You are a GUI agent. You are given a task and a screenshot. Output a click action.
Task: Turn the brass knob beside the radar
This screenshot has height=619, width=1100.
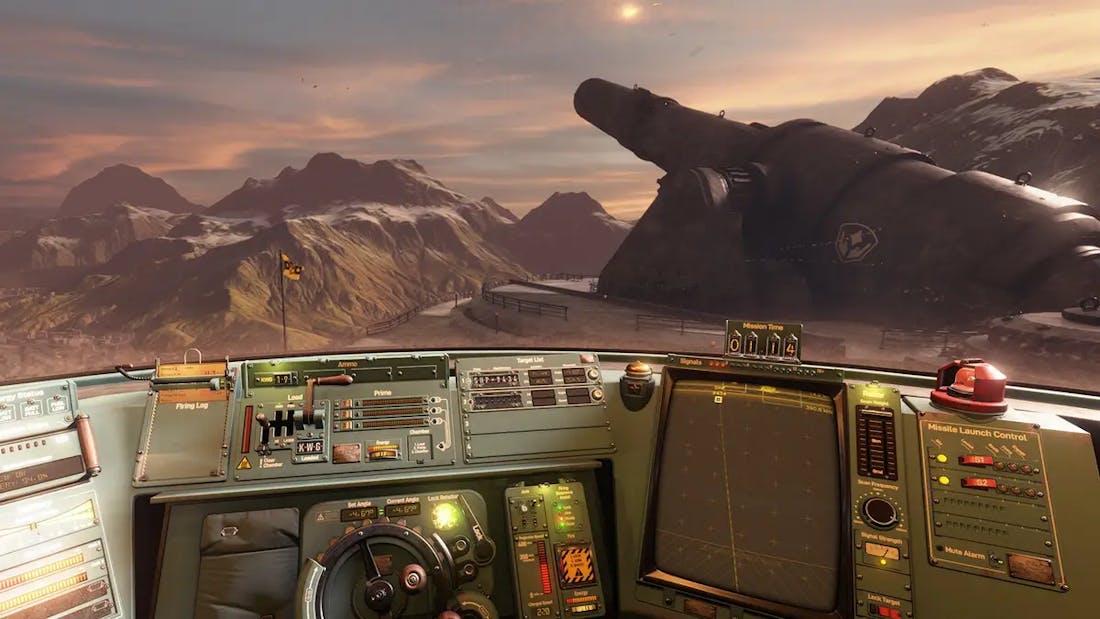(x=637, y=377)
